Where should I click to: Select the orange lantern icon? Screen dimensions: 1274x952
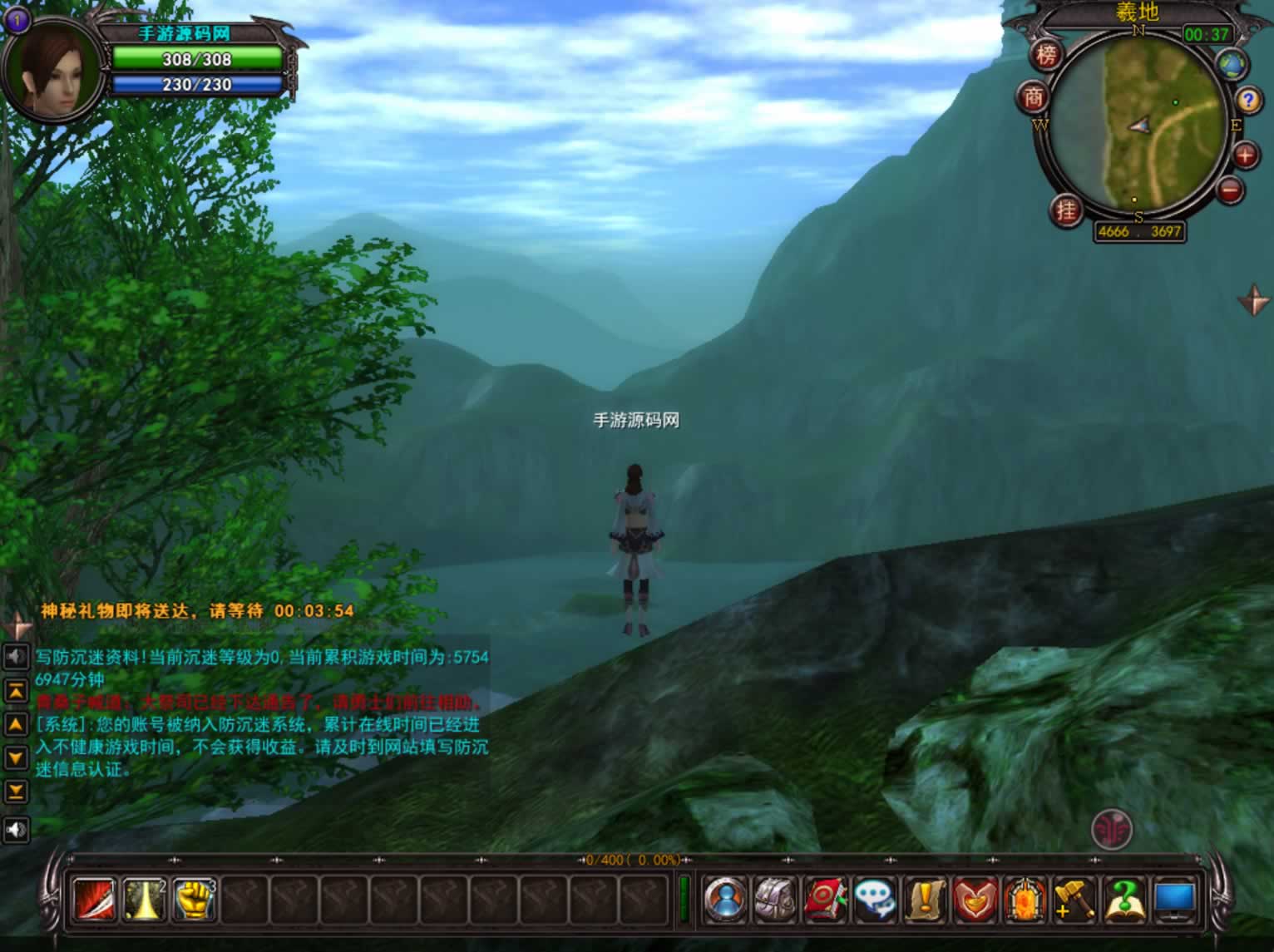pyautogui.click(x=1025, y=900)
